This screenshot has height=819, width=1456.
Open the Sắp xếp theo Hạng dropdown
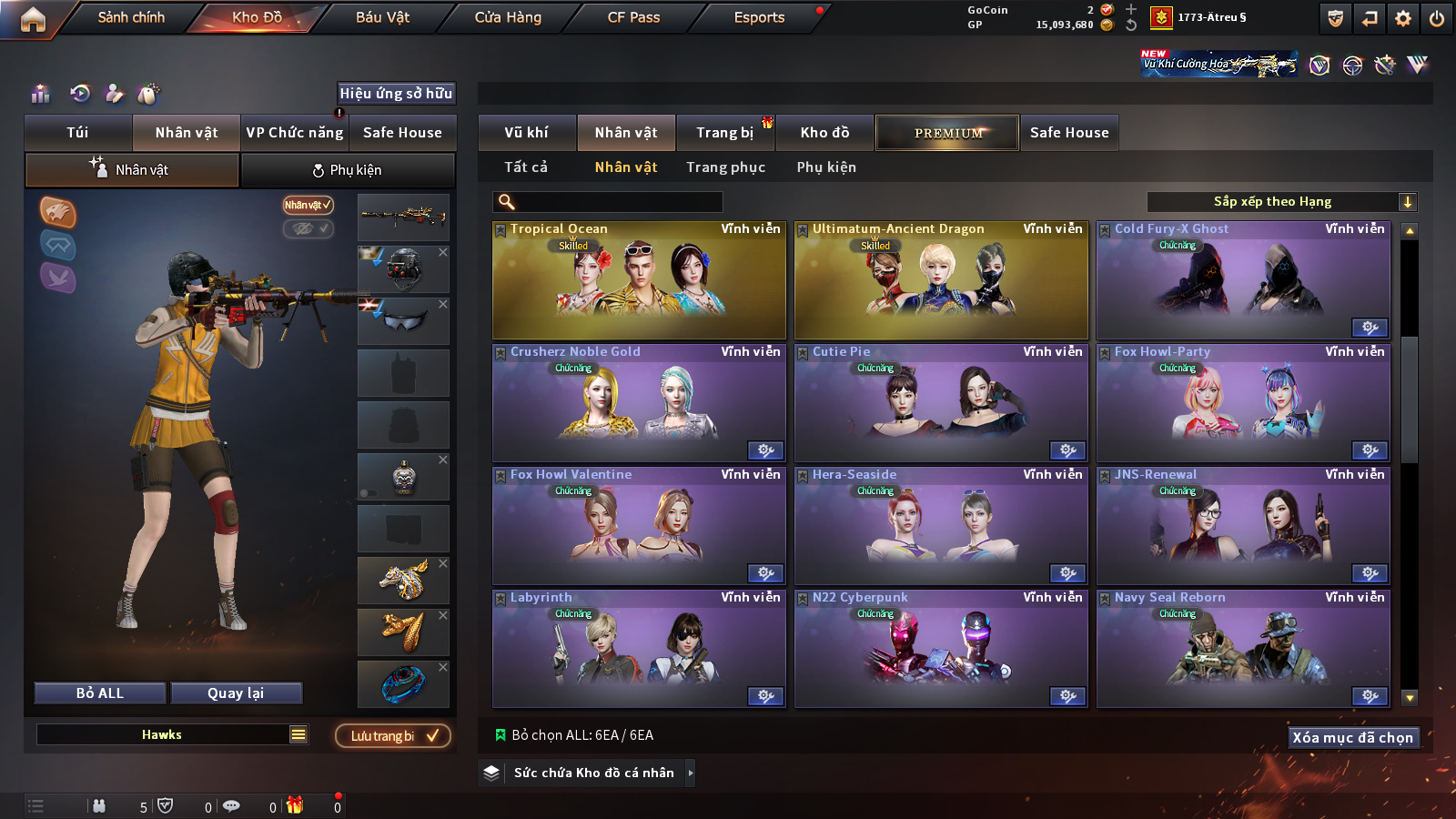[1281, 202]
